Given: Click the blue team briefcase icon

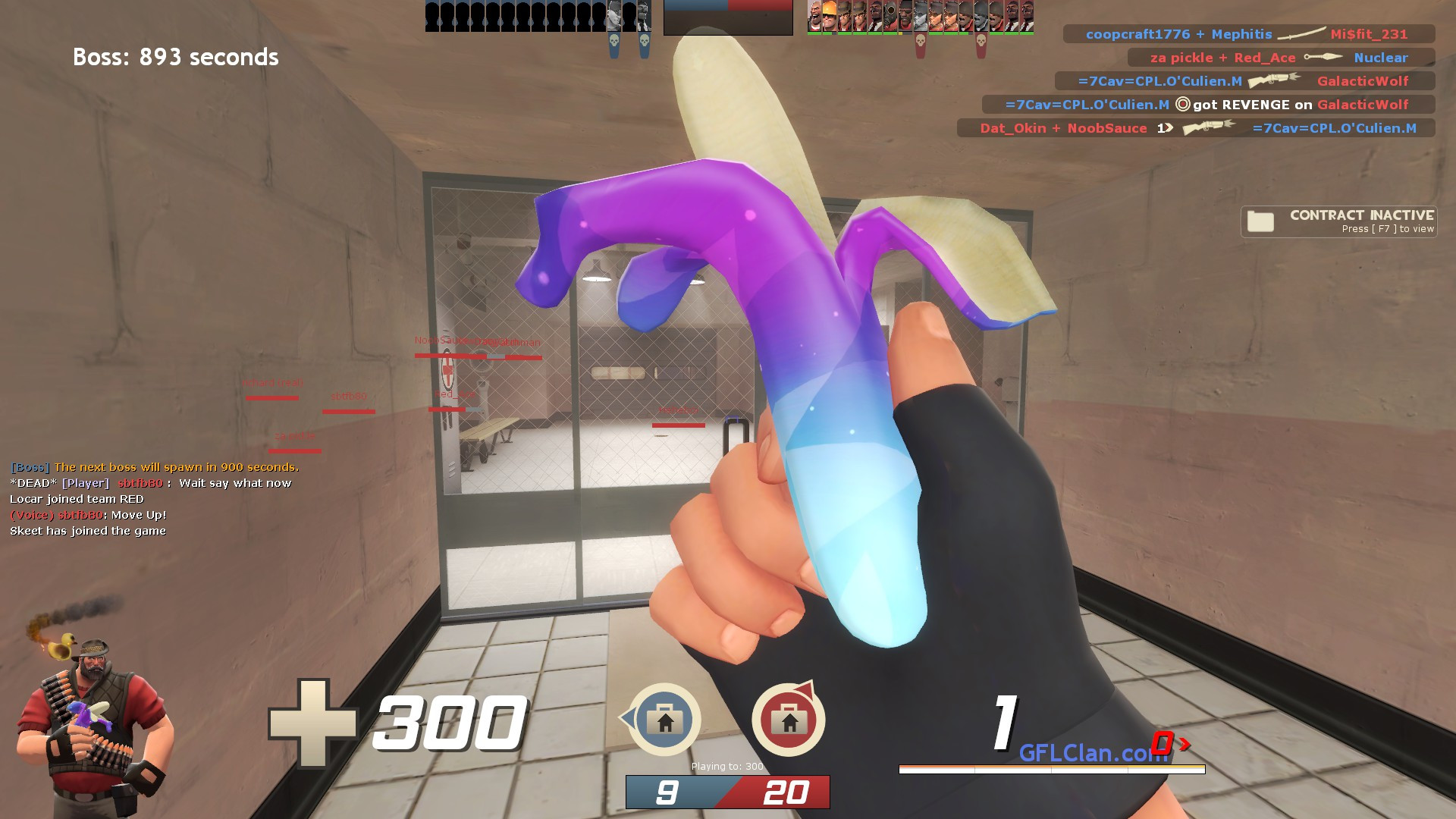Looking at the screenshot, I should pyautogui.click(x=665, y=720).
